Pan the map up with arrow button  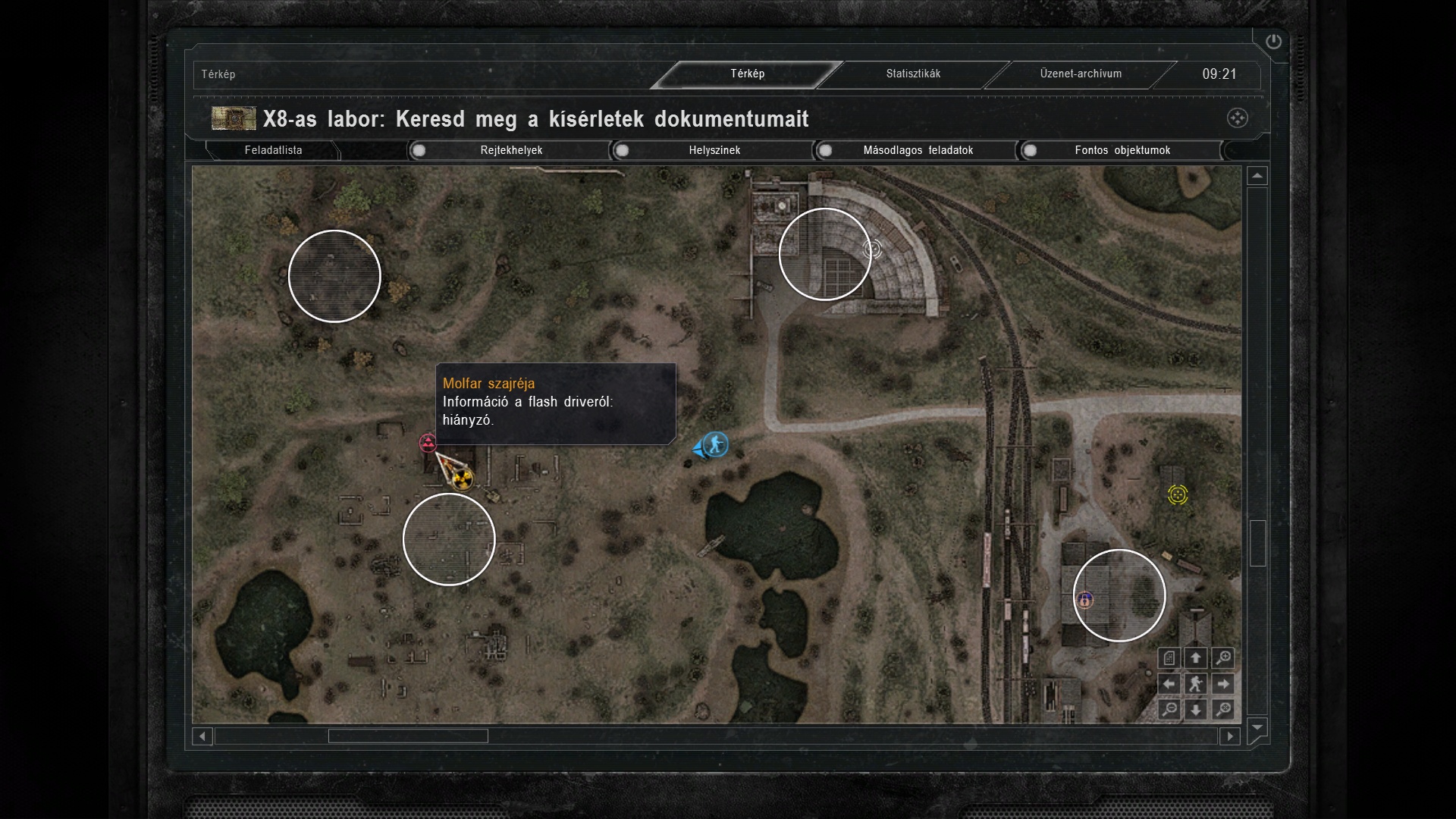pos(1196,658)
